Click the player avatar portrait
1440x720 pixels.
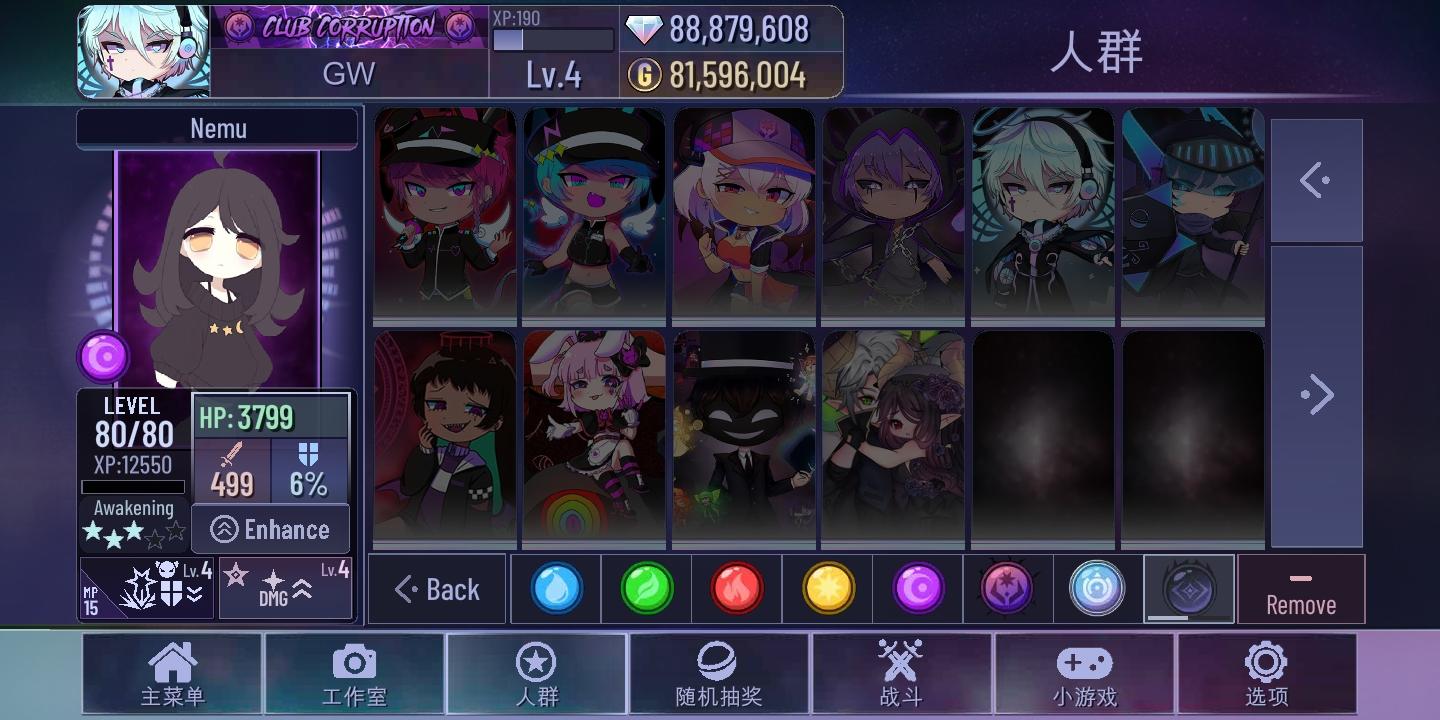click(144, 52)
